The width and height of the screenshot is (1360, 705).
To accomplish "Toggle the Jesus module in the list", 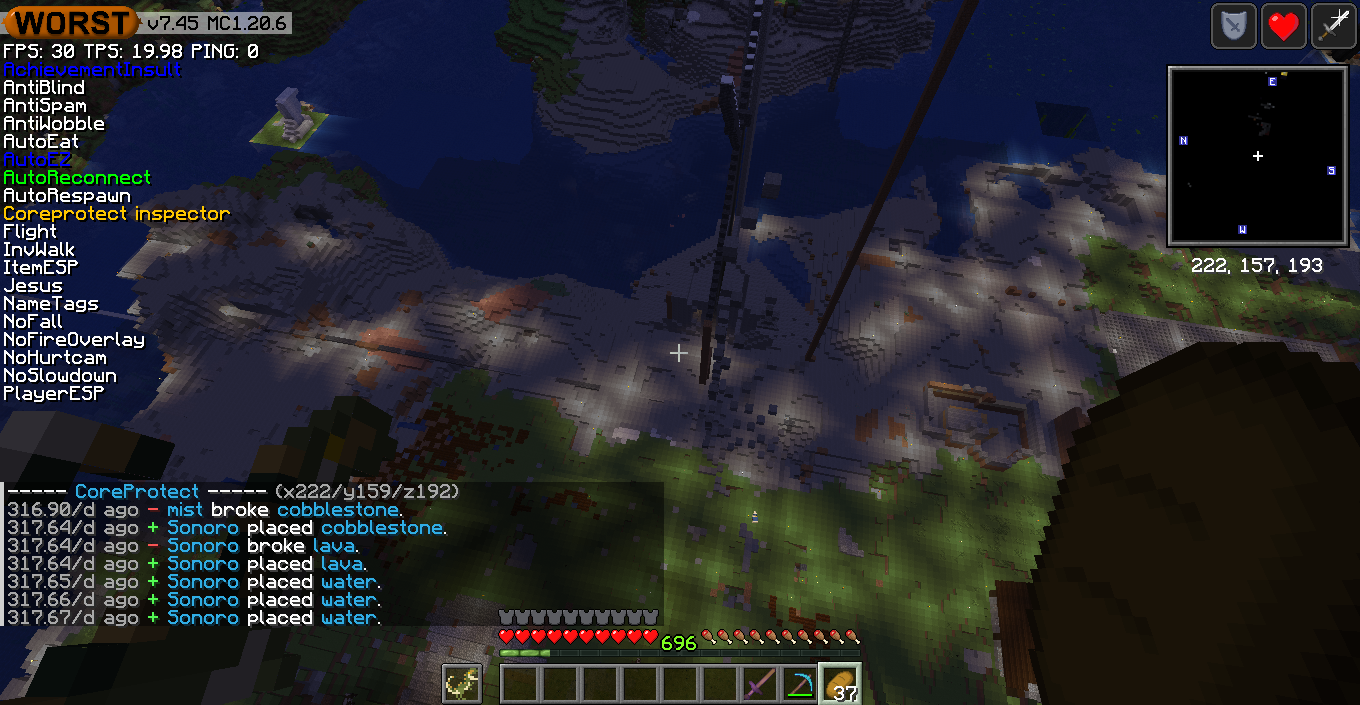I will (33, 286).
